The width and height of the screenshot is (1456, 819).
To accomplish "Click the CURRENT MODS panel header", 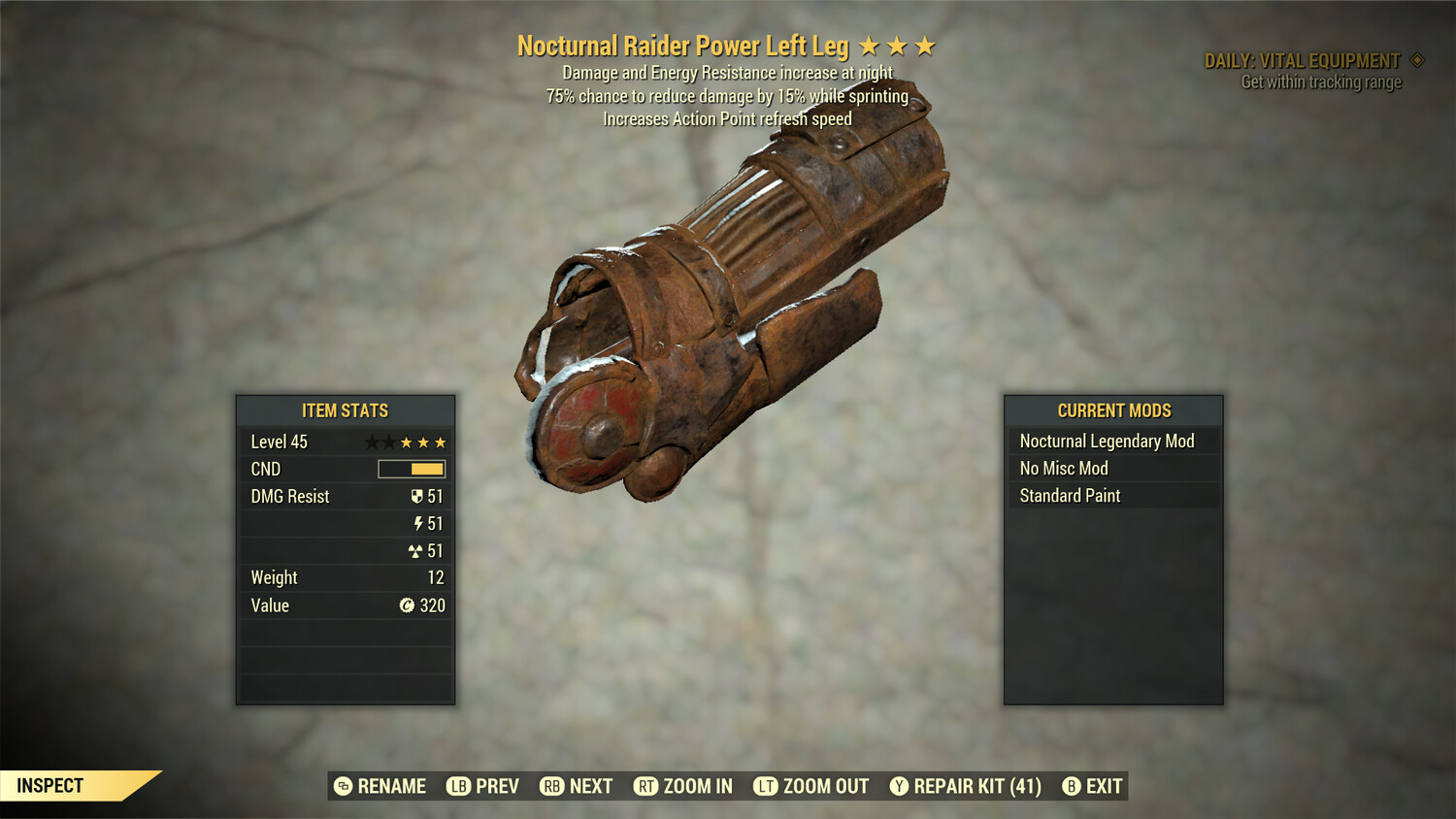I will [1113, 409].
